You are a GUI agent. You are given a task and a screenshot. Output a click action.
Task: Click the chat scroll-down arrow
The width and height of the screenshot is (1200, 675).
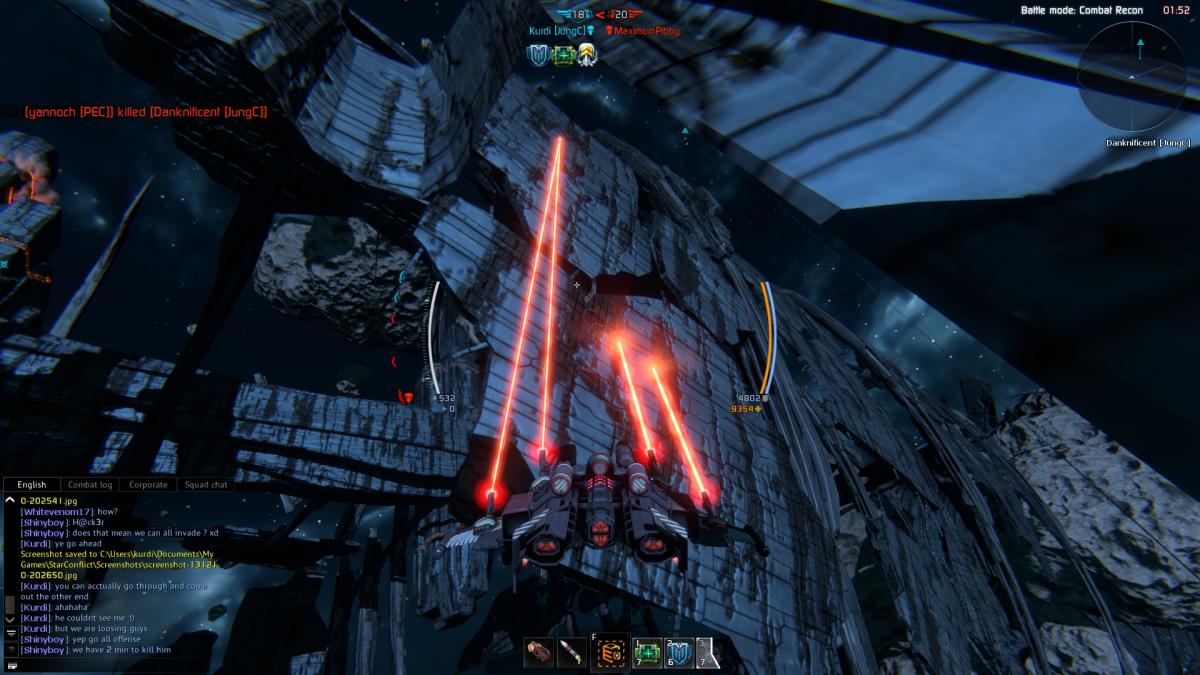point(10,620)
